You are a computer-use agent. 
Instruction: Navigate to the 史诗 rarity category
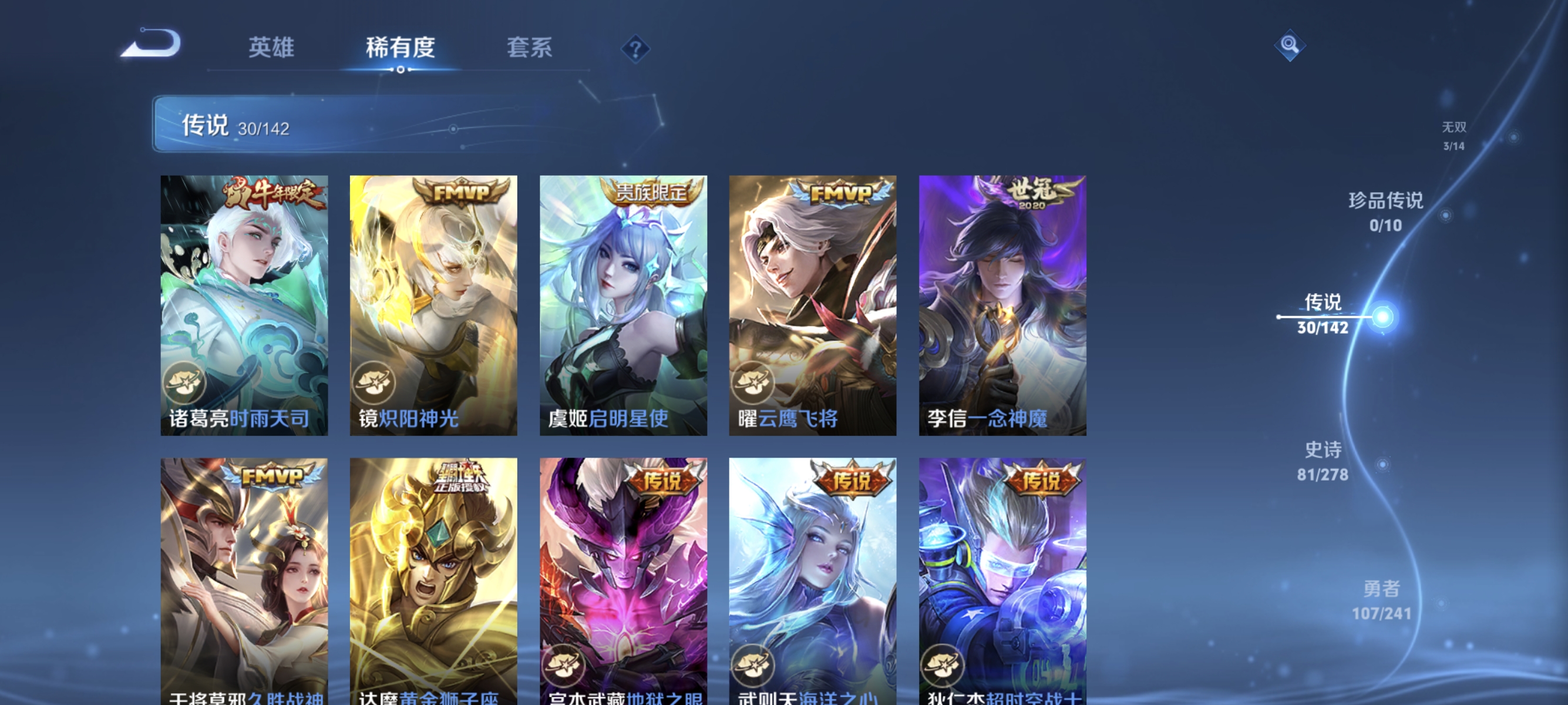click(x=1323, y=461)
